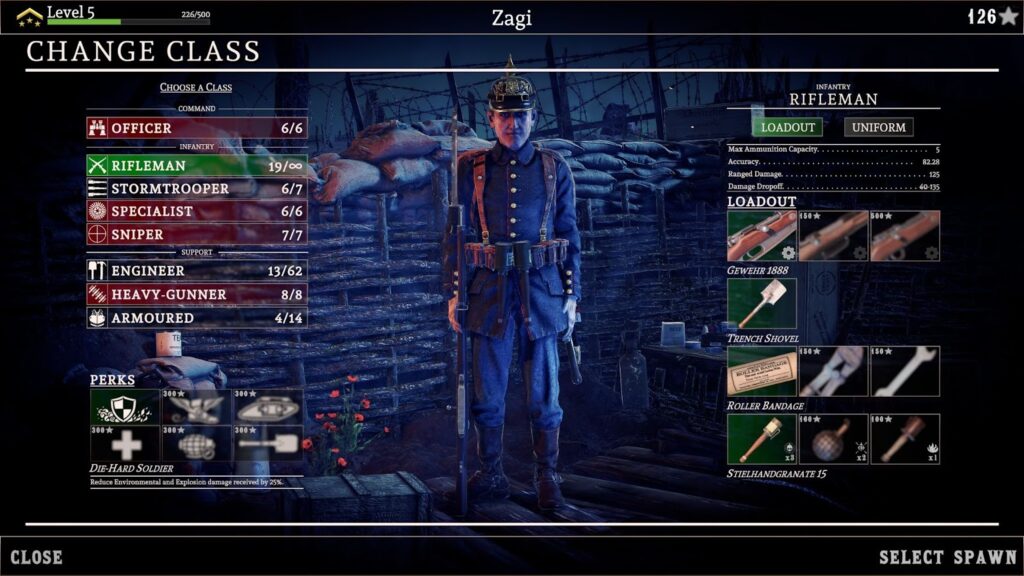Image resolution: width=1024 pixels, height=576 pixels.
Task: Choose the Stormtrooper class
Action: pyautogui.click(x=196, y=189)
